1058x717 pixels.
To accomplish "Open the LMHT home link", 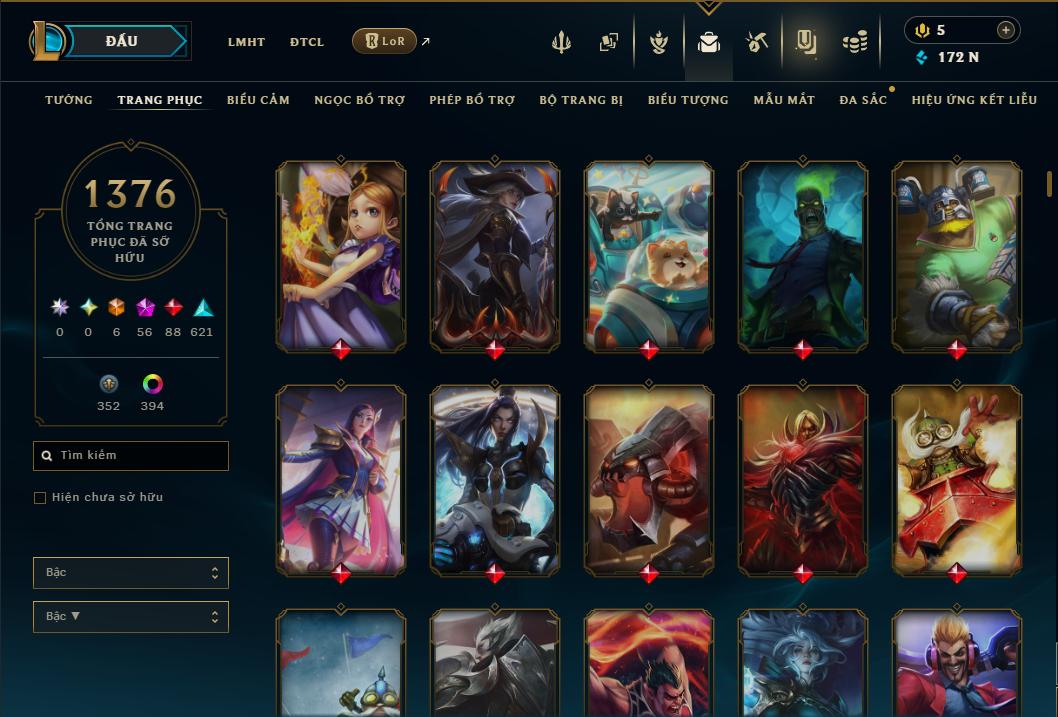I will pyautogui.click(x=246, y=42).
